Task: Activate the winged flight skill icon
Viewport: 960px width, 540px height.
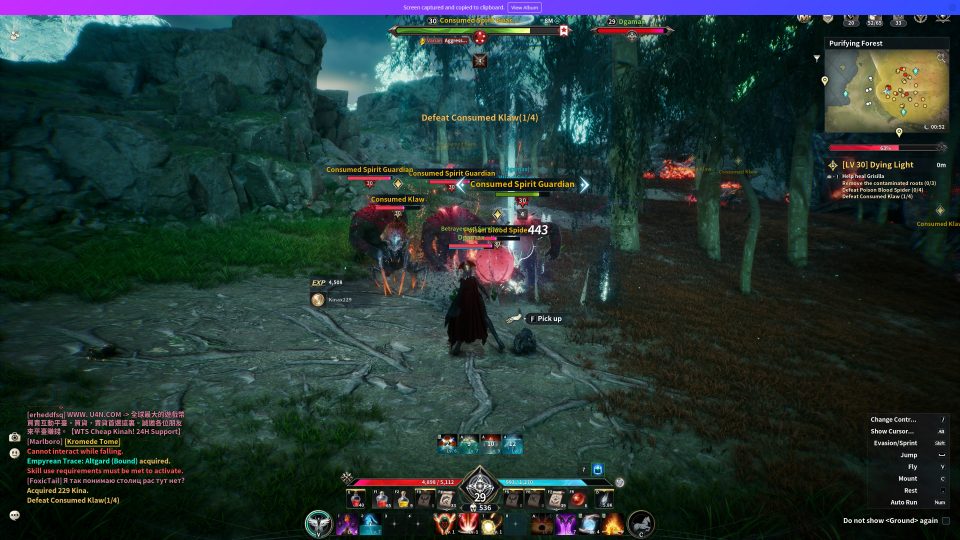Action: click(x=320, y=522)
